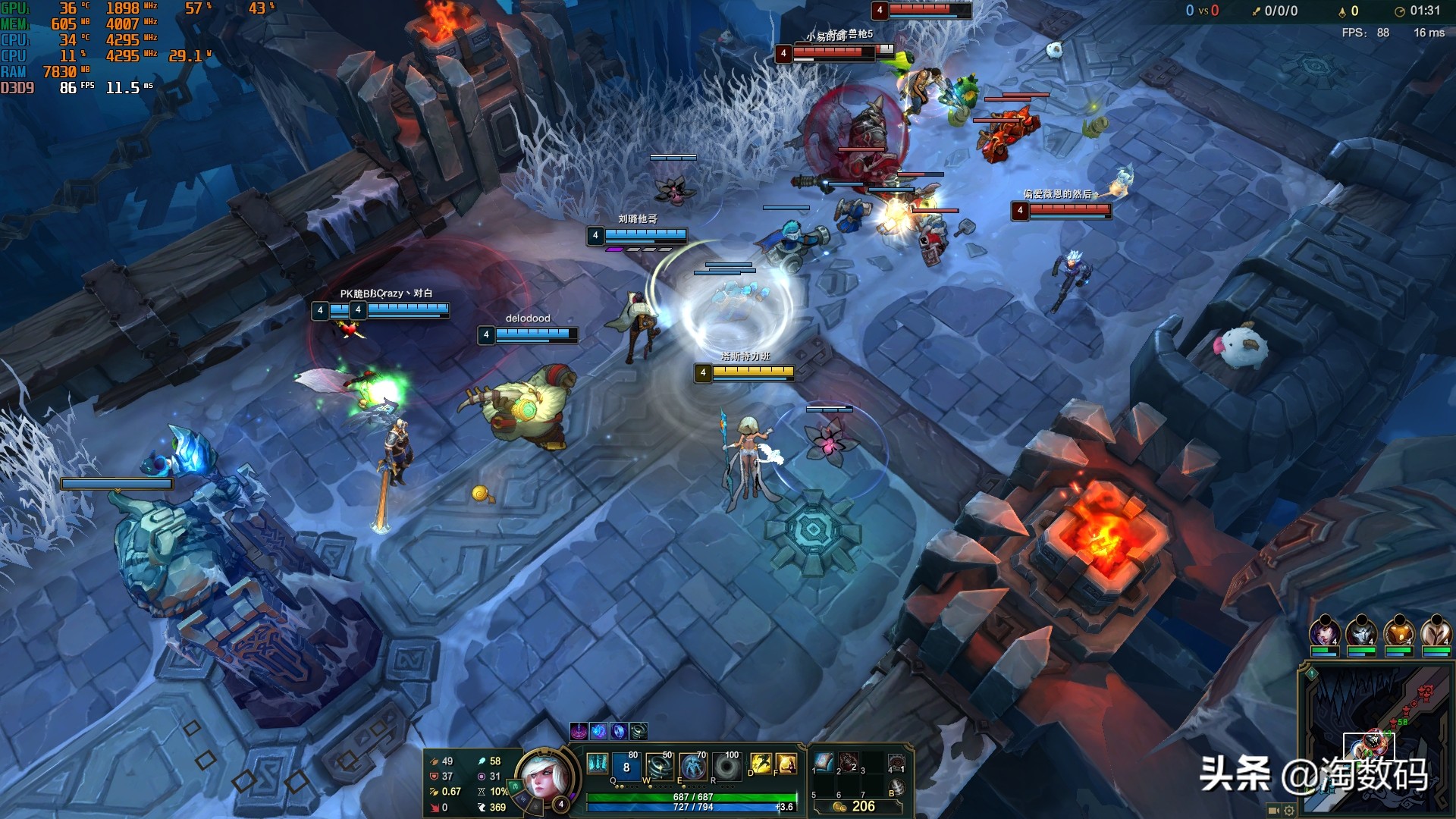Image resolution: width=1456 pixels, height=819 pixels.
Task: Use the Flash summoner spell
Action: tap(761, 764)
